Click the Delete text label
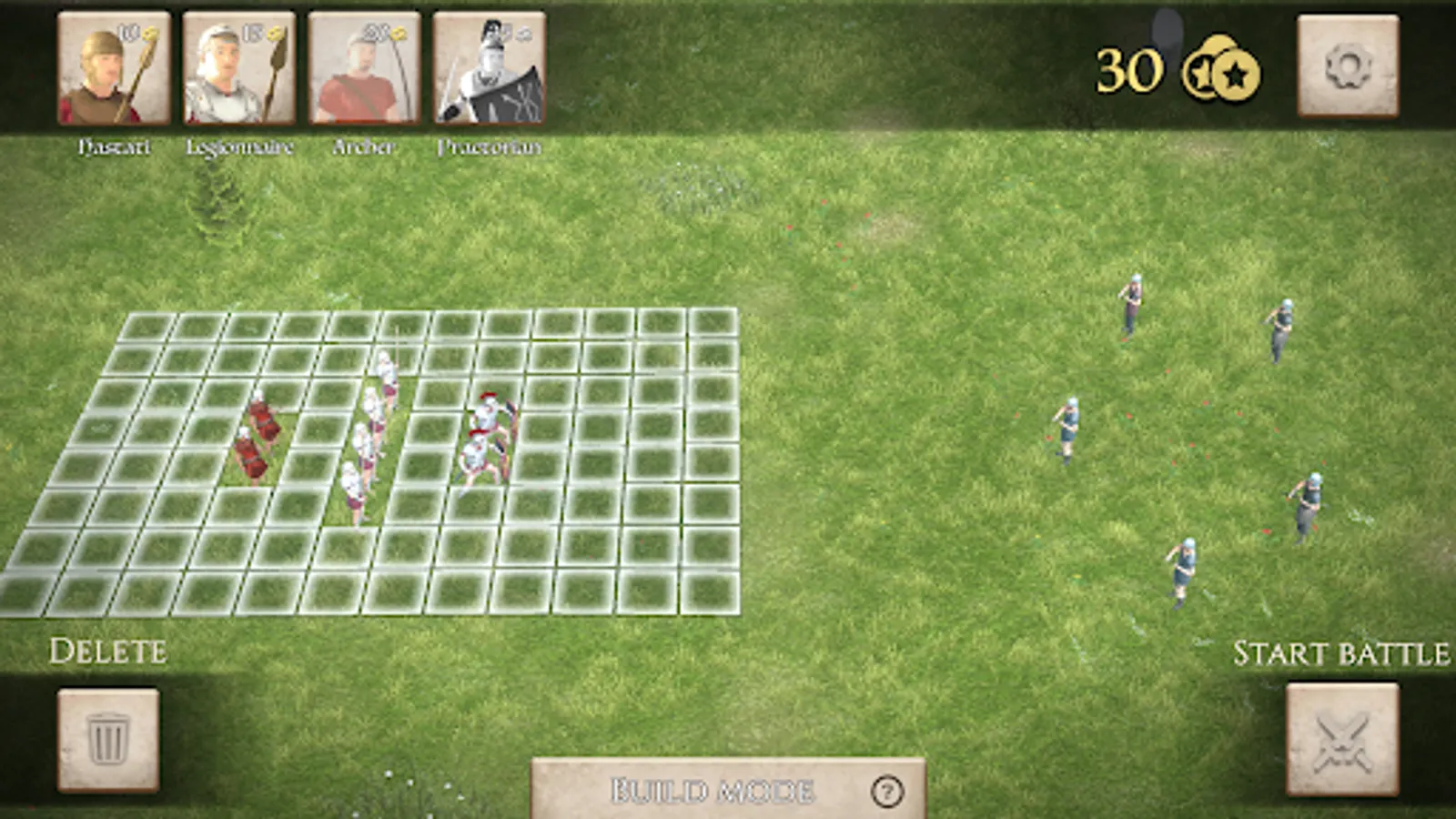 click(109, 651)
